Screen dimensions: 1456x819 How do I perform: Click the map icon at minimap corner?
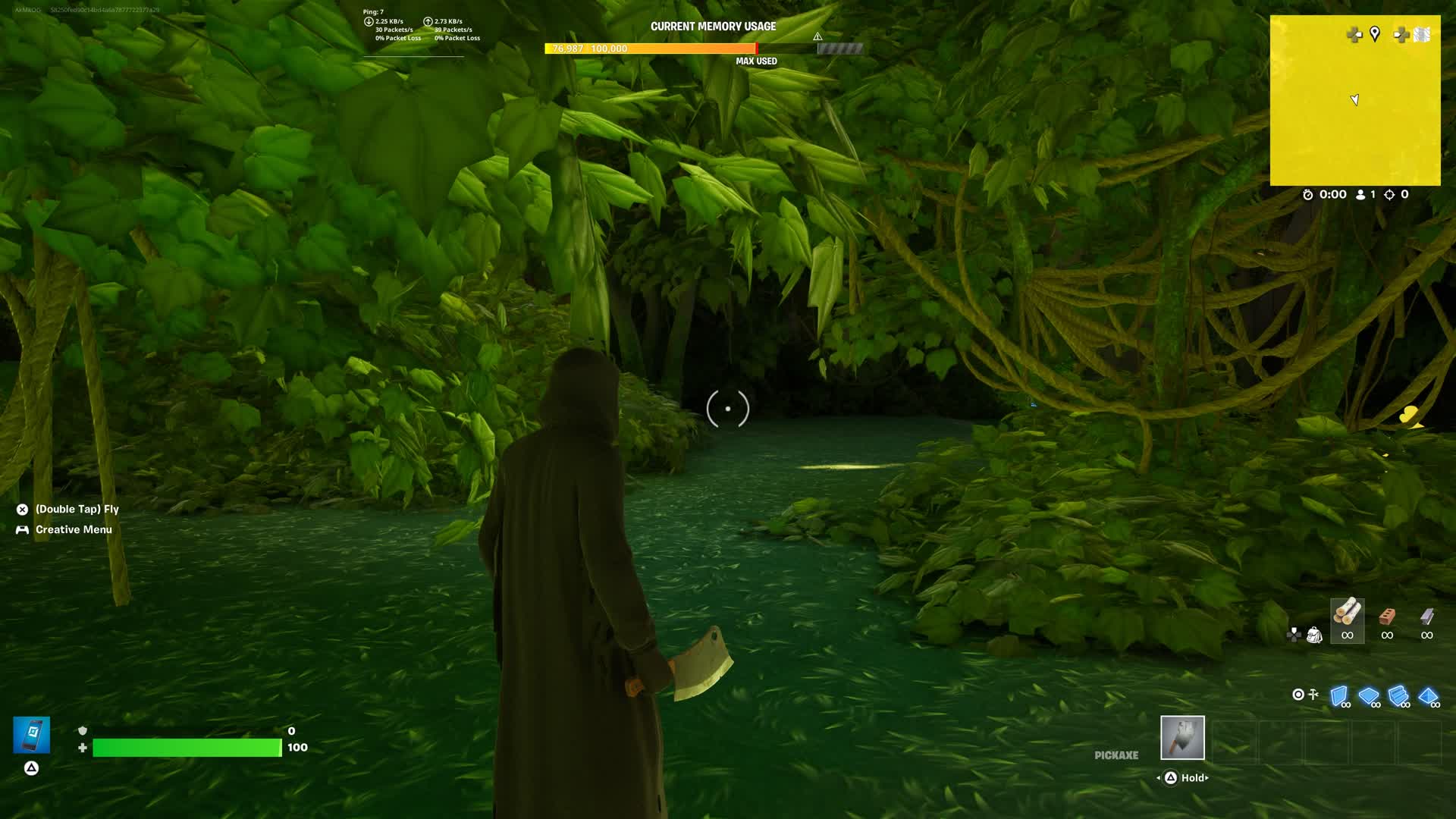pyautogui.click(x=1420, y=34)
